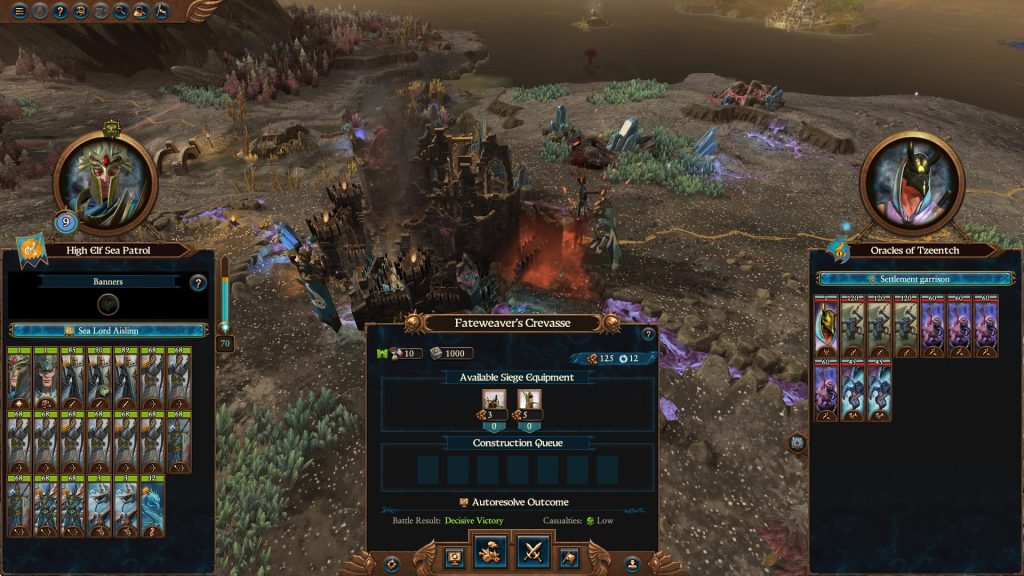
Task: Open the Banners help question mark
Action: (x=198, y=283)
